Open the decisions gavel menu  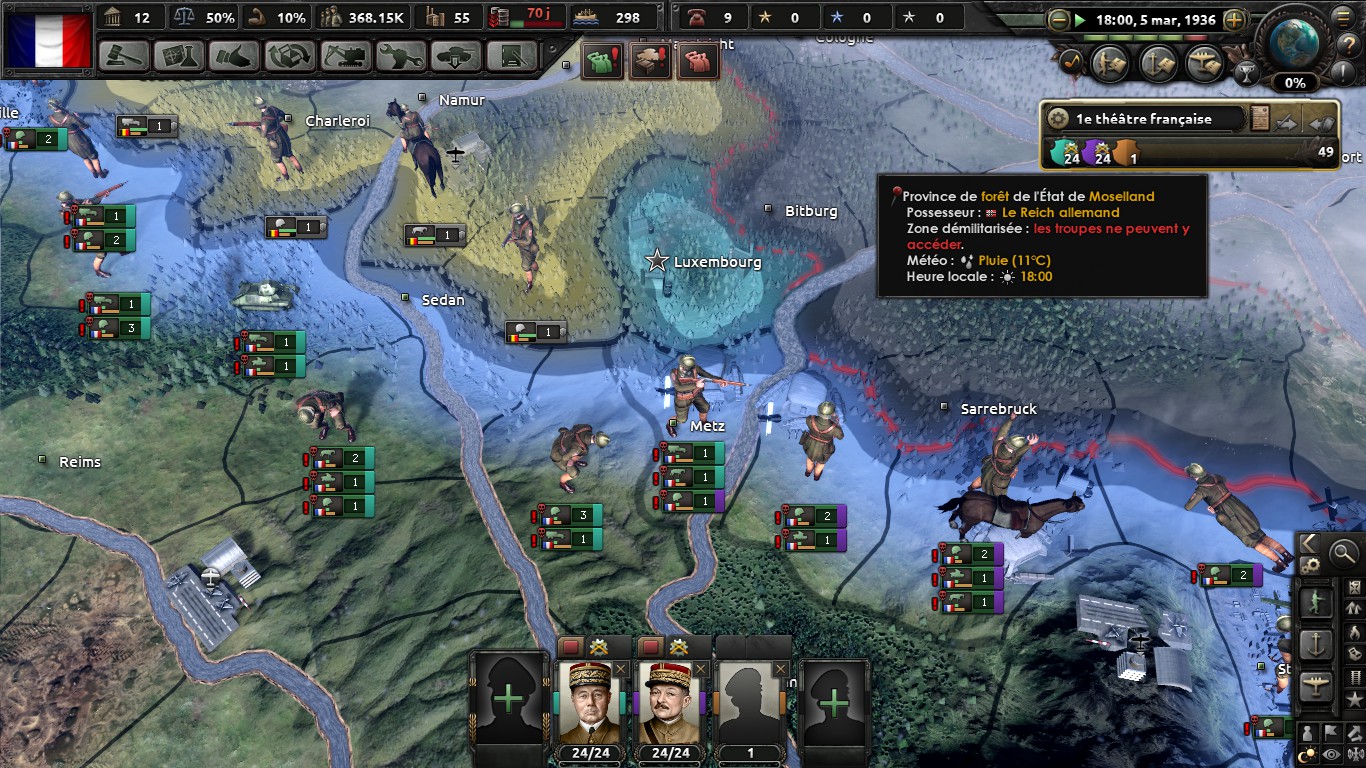tap(125, 56)
